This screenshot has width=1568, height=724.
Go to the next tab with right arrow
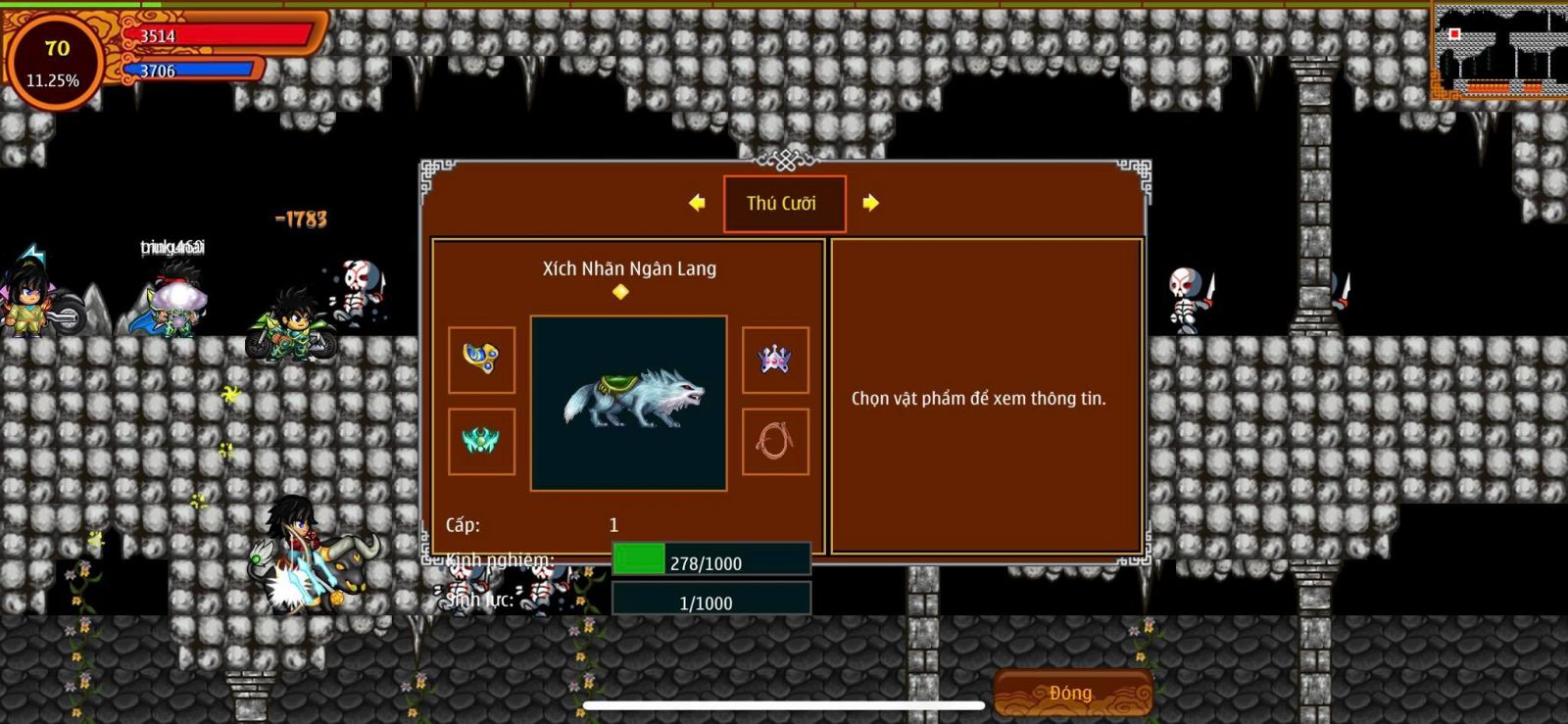(x=870, y=203)
